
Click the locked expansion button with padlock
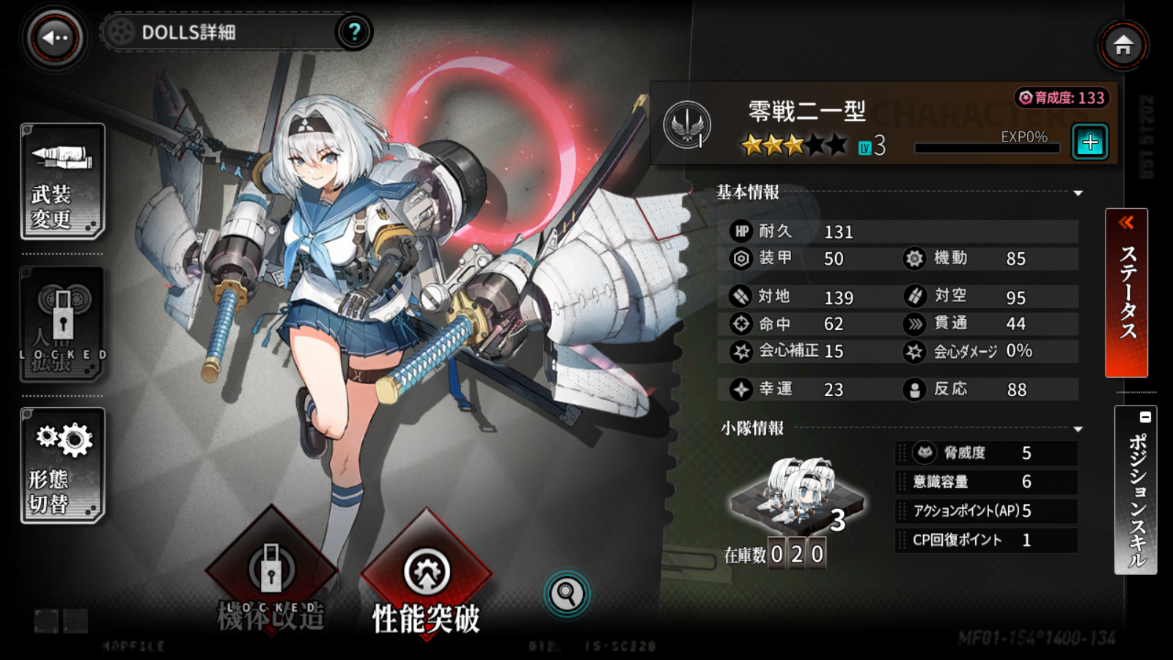(62, 324)
